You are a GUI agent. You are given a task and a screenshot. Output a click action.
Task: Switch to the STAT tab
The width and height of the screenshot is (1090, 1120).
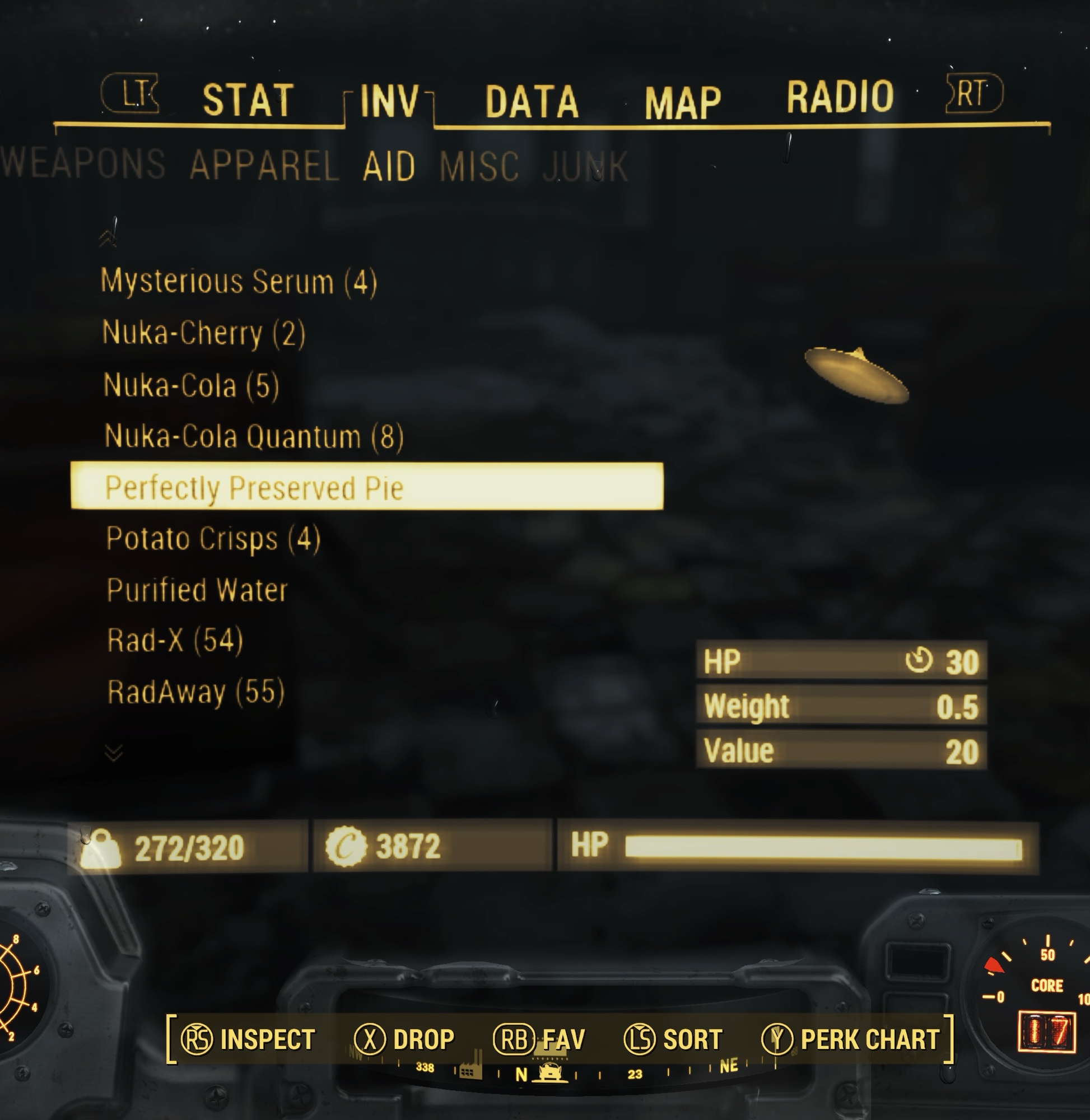tap(248, 100)
